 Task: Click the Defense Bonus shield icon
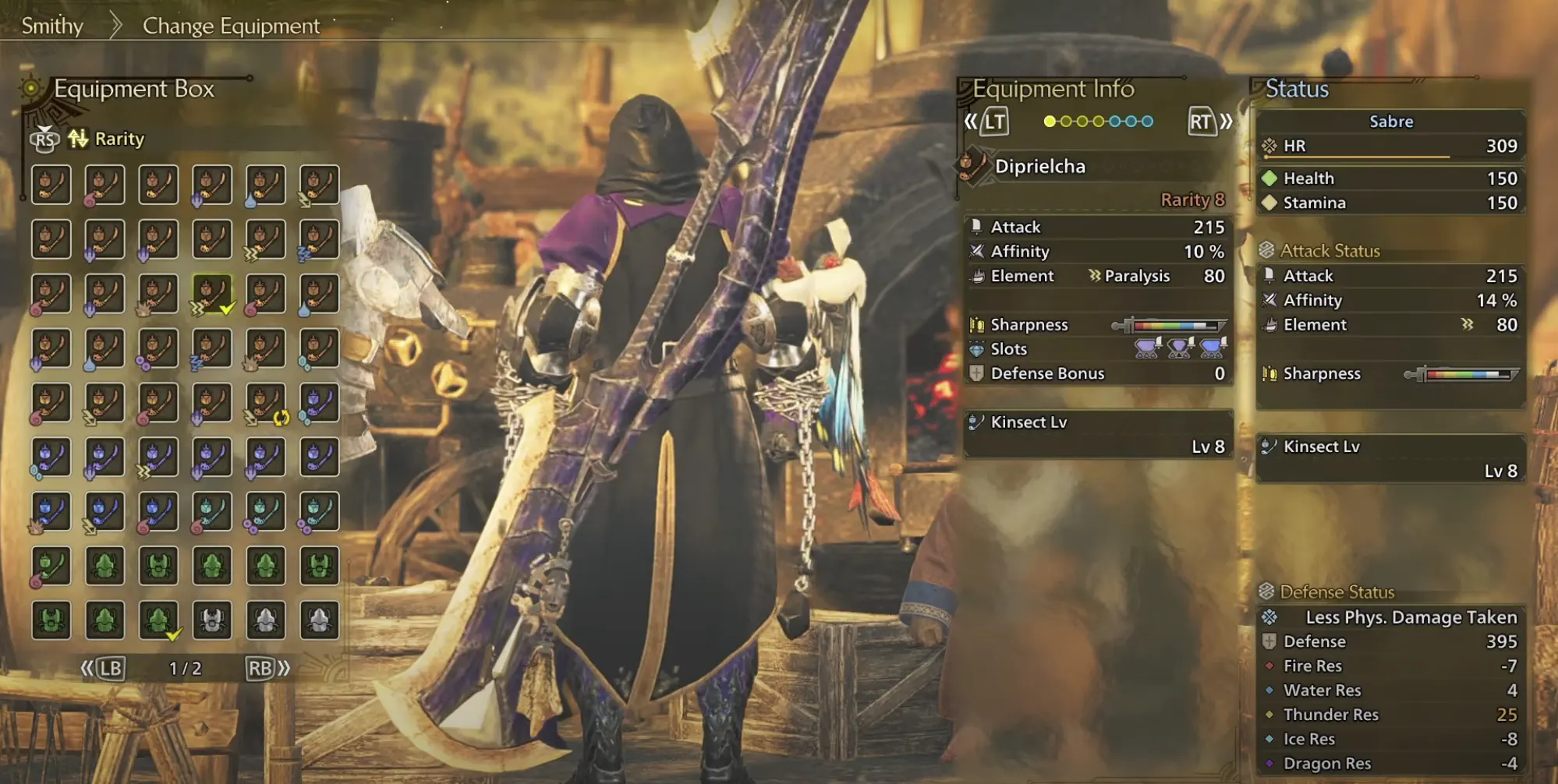tap(976, 373)
